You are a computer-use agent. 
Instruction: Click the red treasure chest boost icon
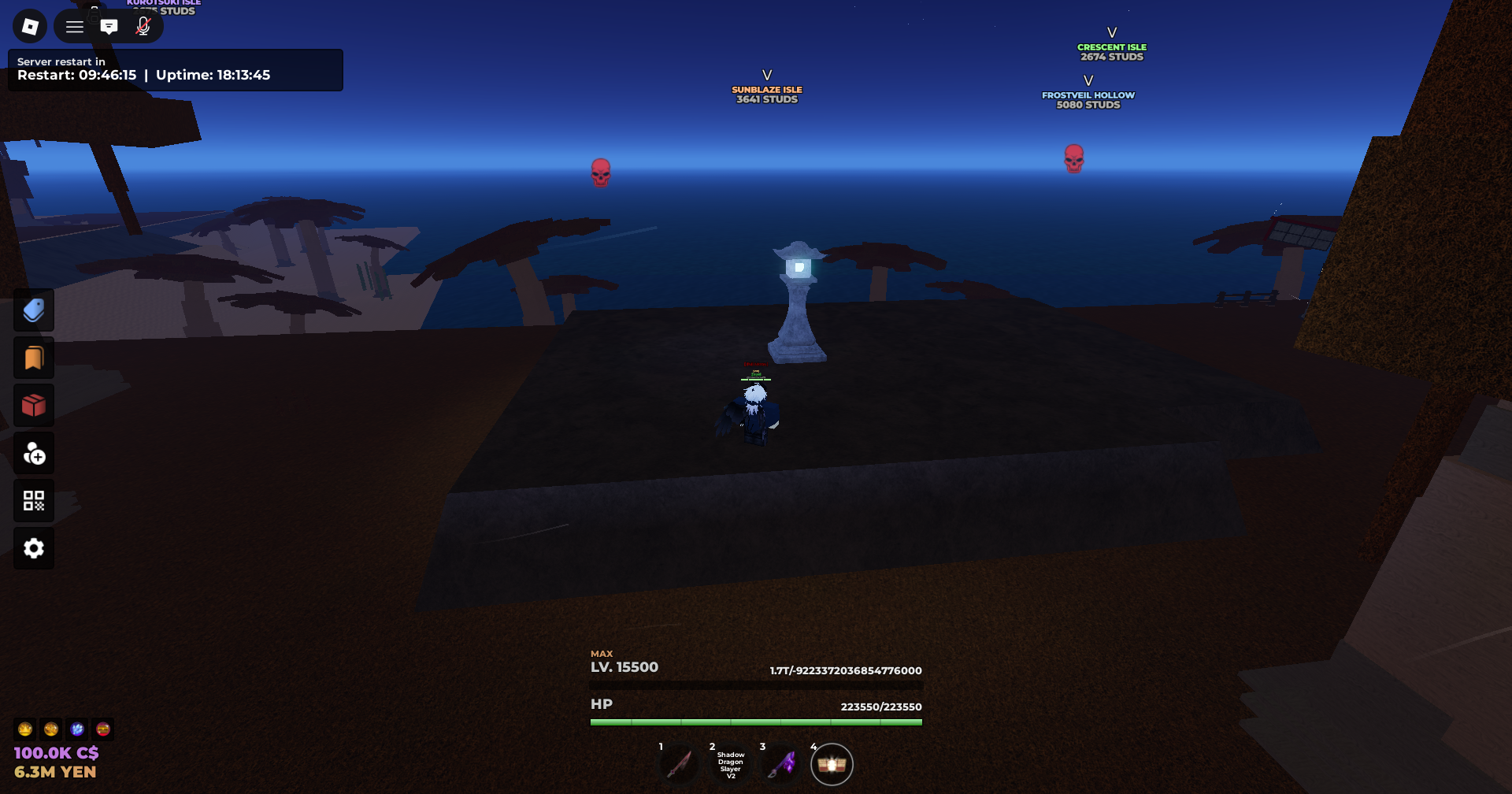pyautogui.click(x=103, y=729)
